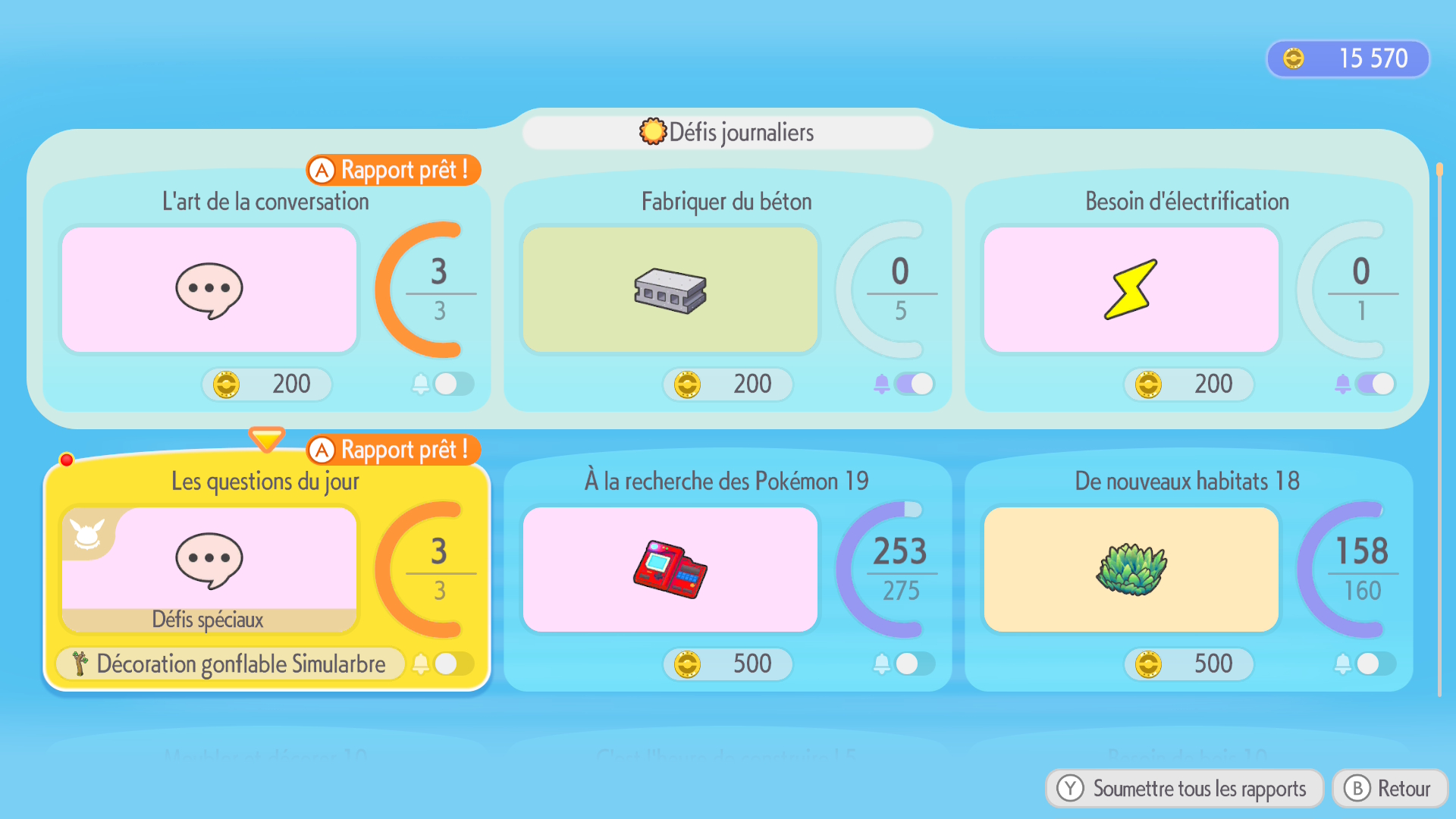Click the Décoration gonflable Simularbre reward label
This screenshot has width=1456, height=819.
click(x=231, y=664)
